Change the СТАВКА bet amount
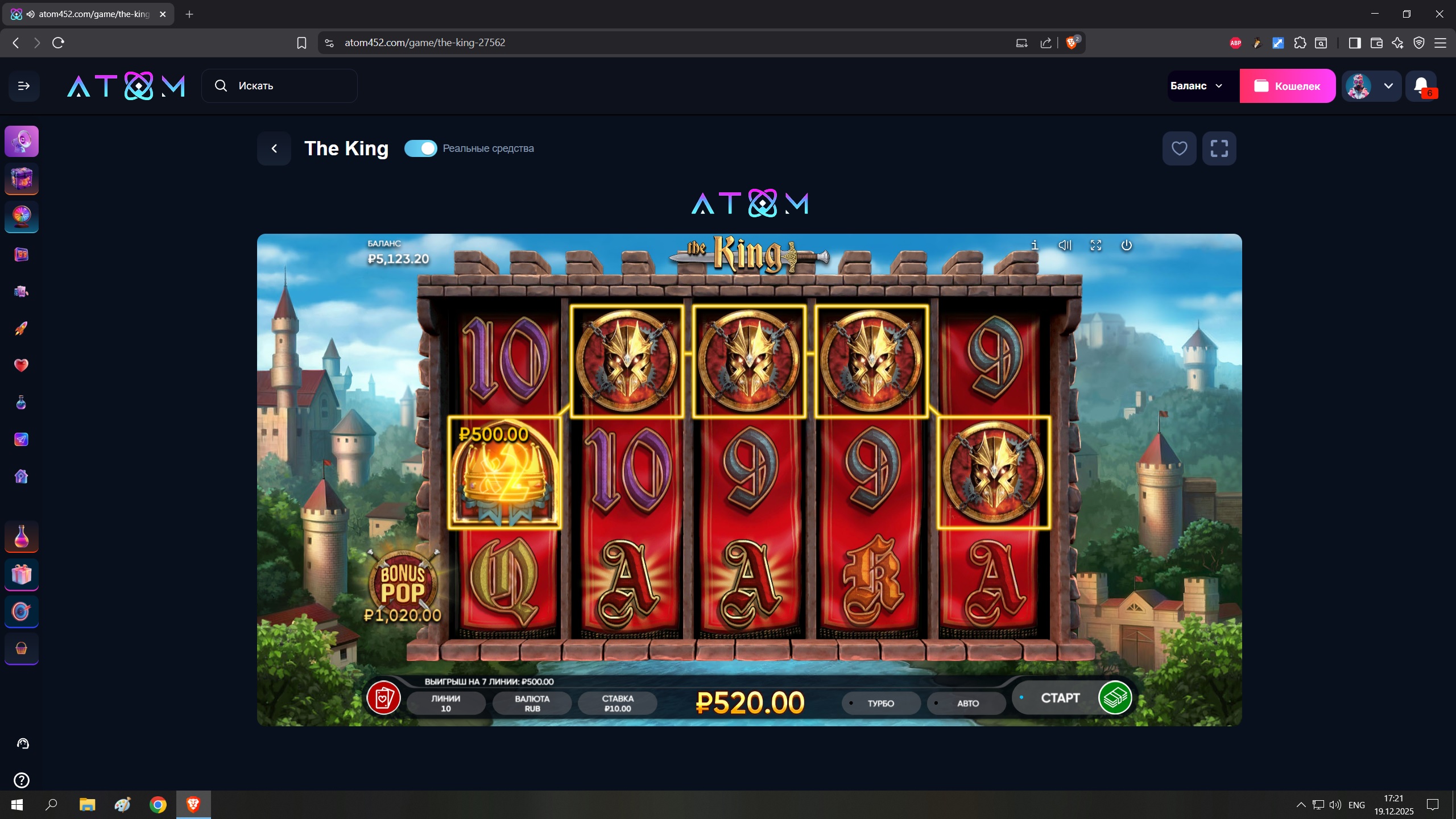 617,704
